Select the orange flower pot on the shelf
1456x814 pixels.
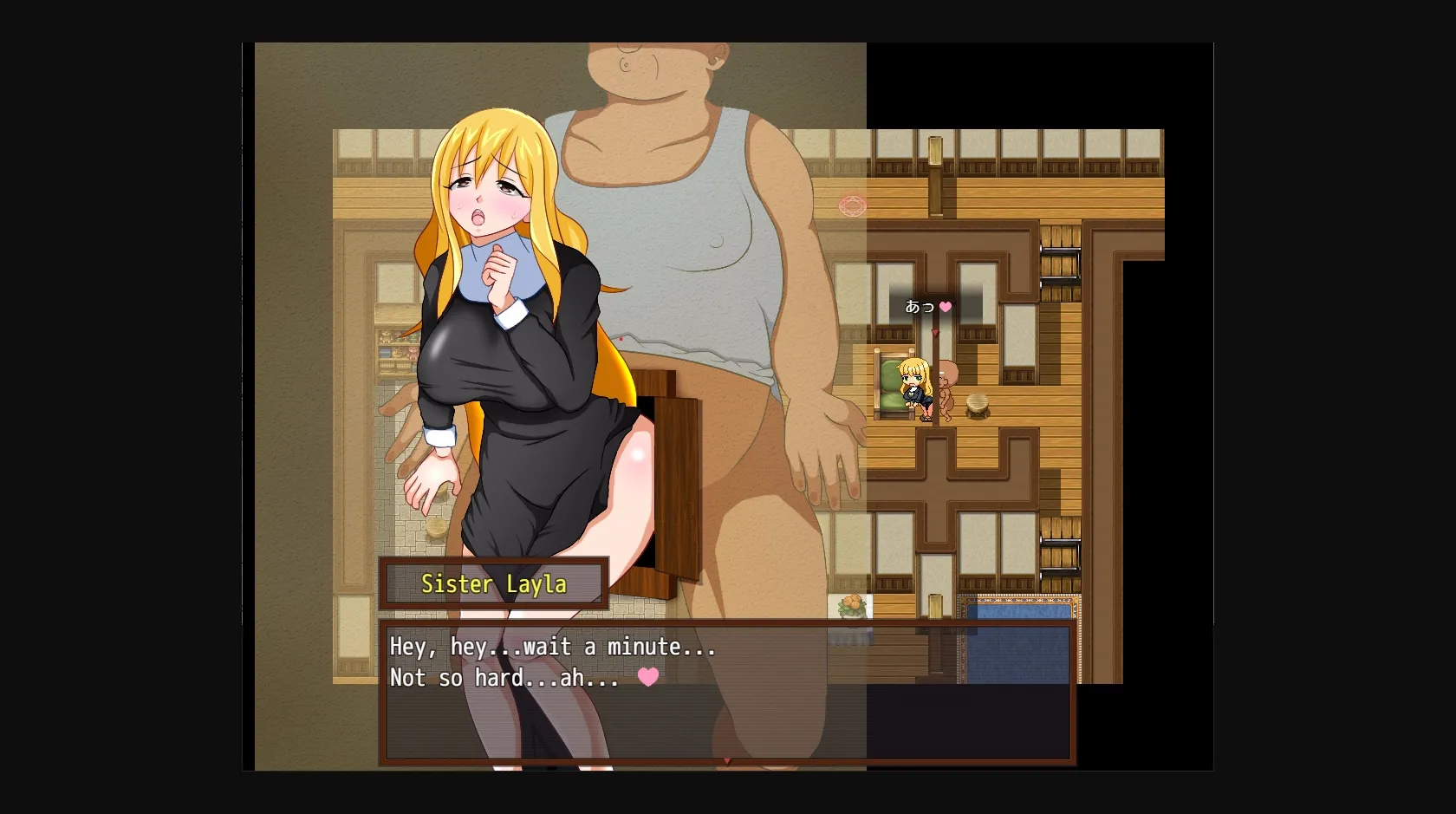[x=850, y=604]
